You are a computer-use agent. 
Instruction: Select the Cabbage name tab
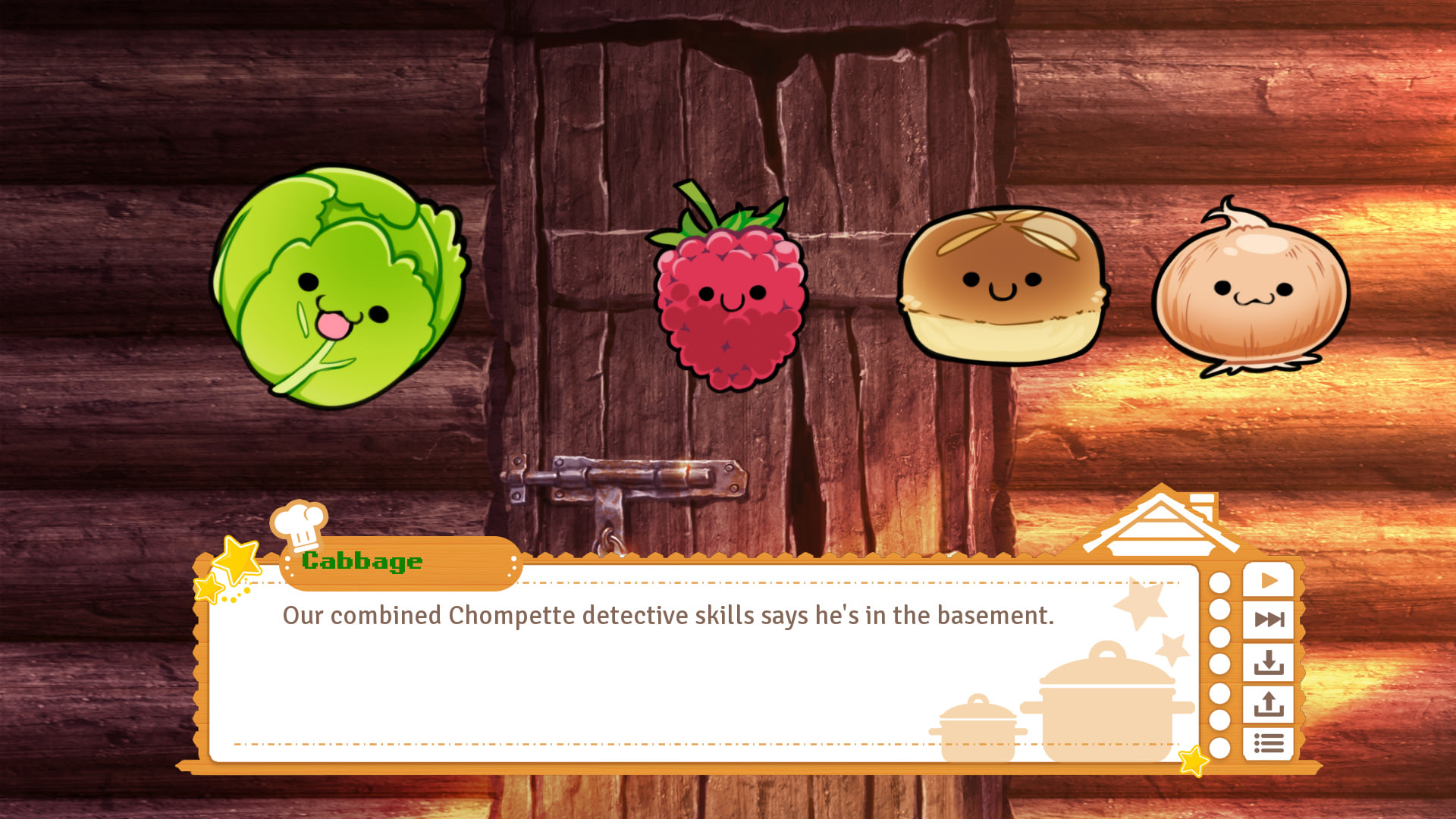[x=362, y=561]
